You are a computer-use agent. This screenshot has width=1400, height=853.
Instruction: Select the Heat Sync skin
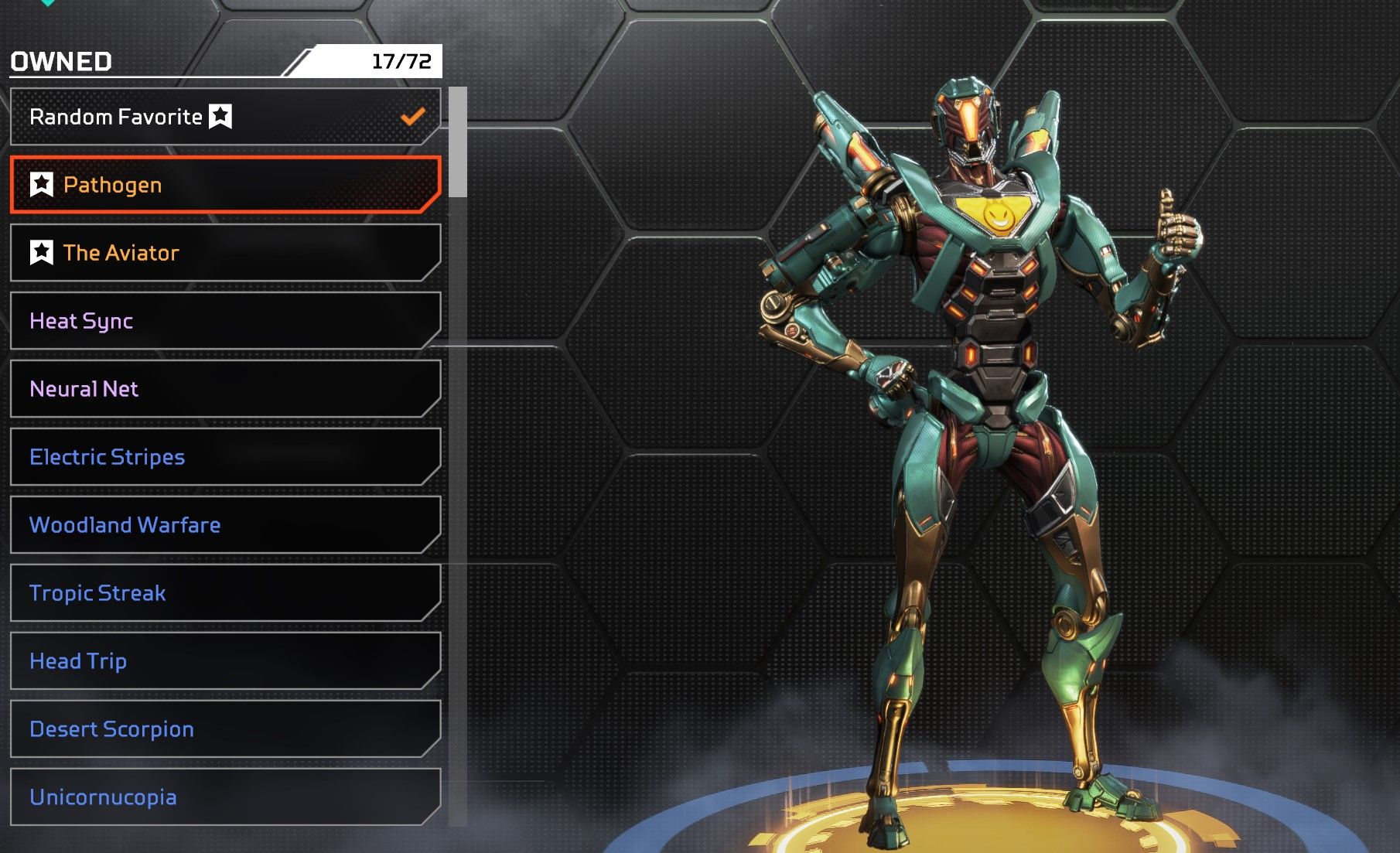pos(224,321)
